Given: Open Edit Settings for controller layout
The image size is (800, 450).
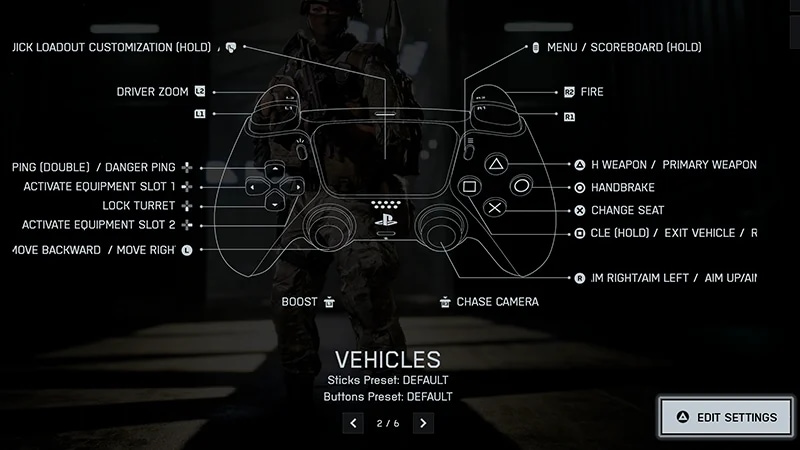Looking at the screenshot, I should click(x=727, y=417).
